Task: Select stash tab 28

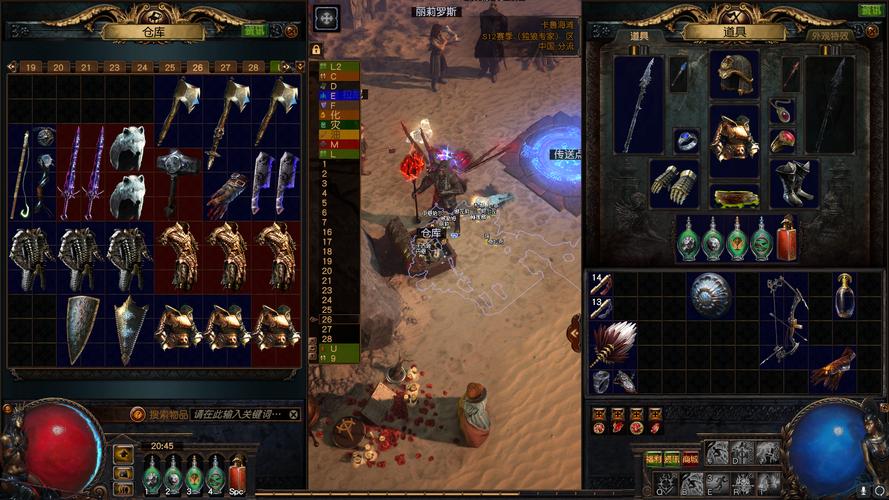Action: click(x=254, y=67)
